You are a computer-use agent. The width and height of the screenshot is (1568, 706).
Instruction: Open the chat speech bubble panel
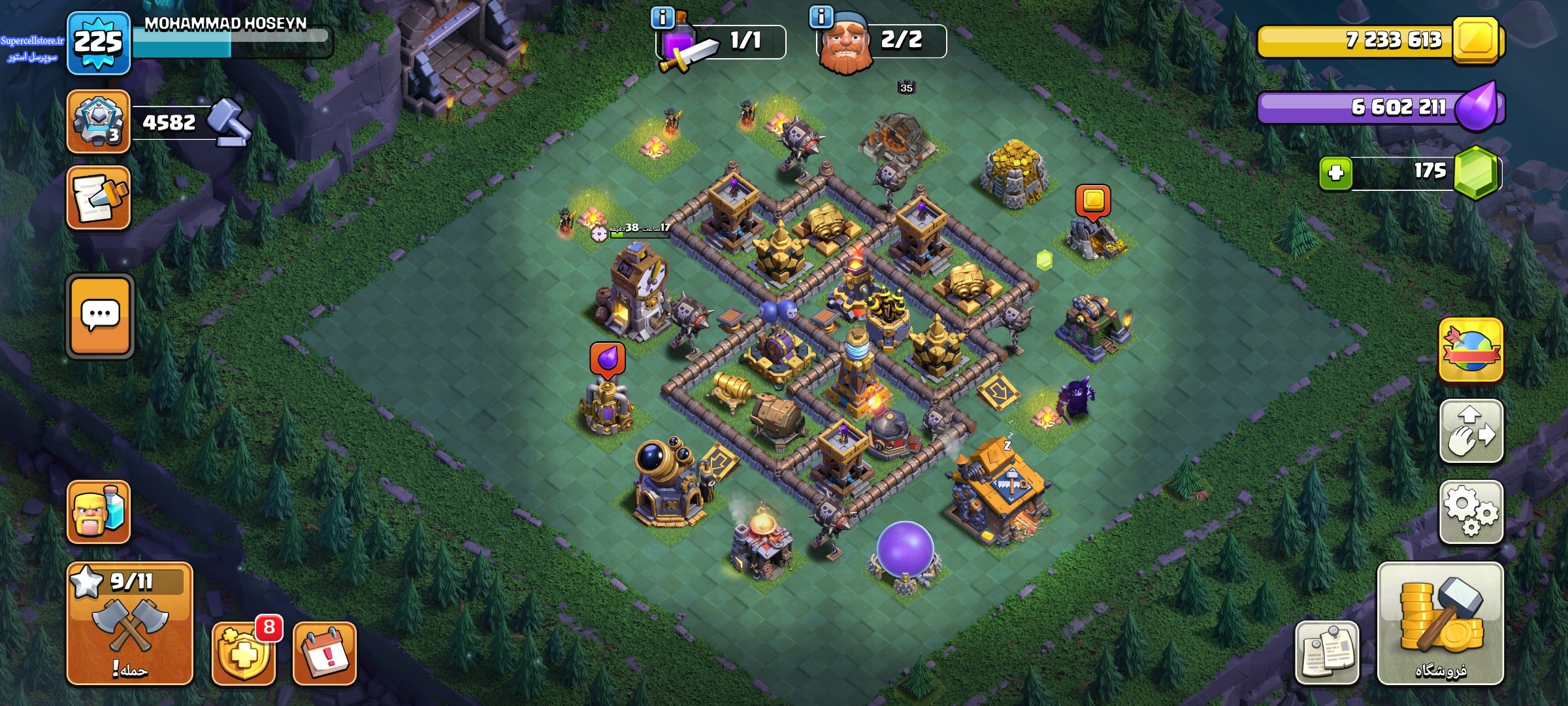100,316
